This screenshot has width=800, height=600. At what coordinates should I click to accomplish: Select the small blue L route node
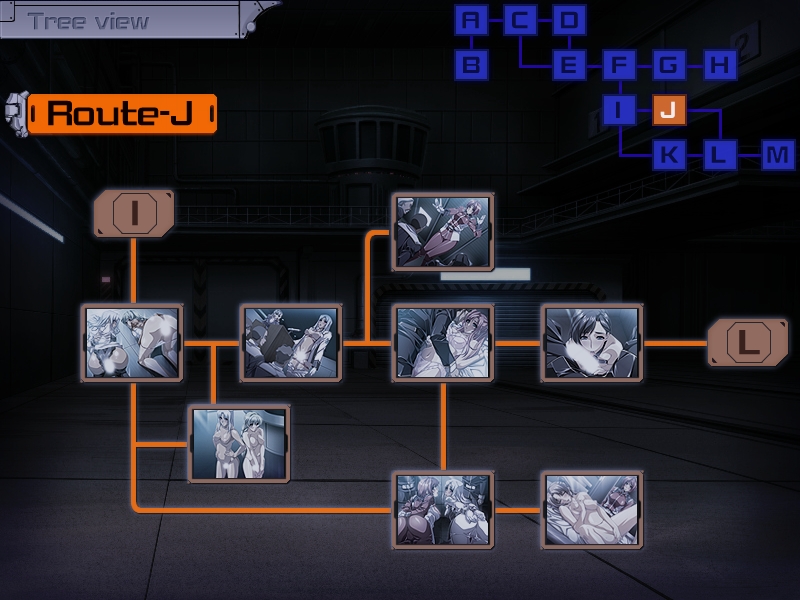point(718,155)
